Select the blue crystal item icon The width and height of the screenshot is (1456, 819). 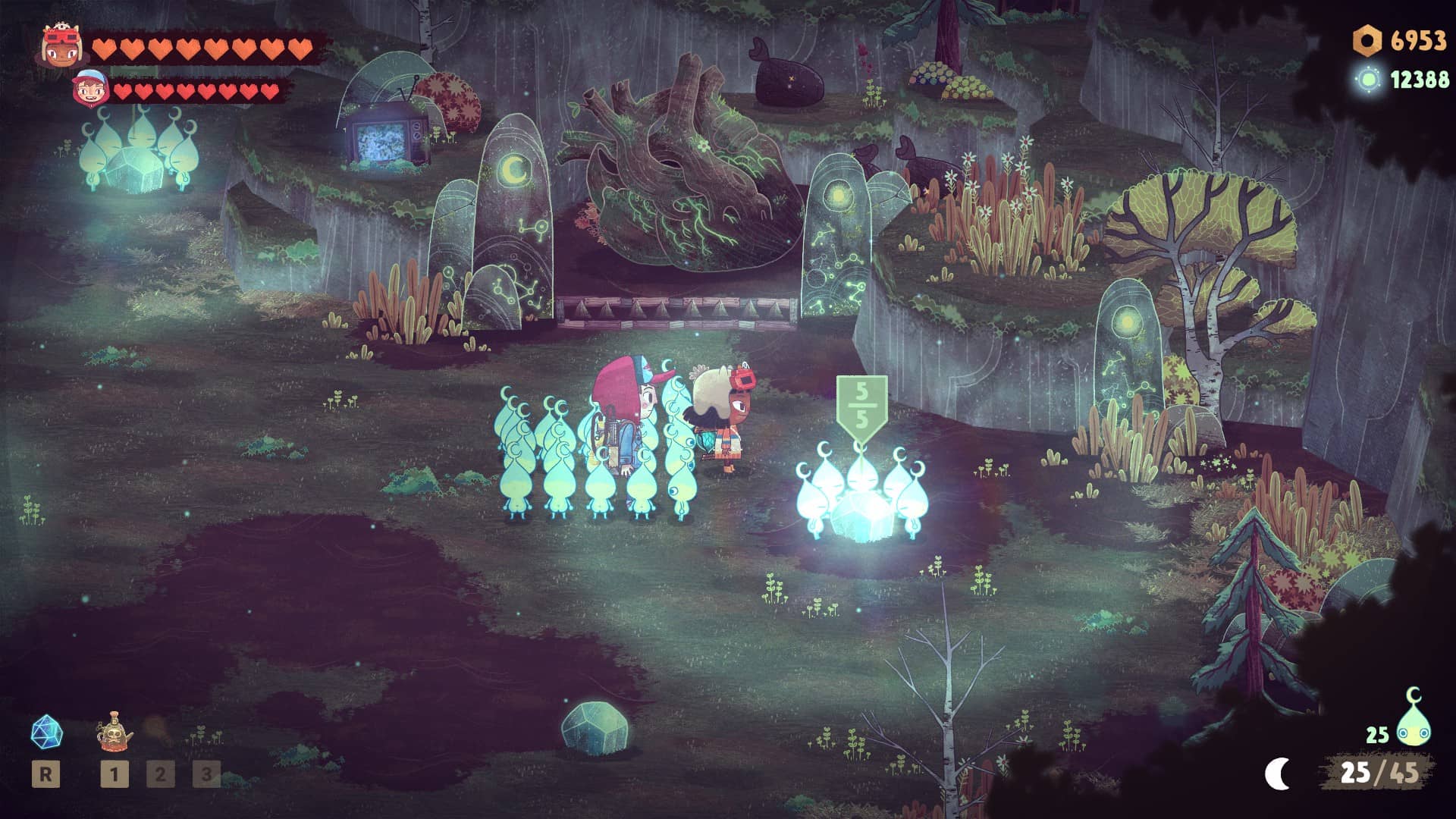[x=46, y=733]
